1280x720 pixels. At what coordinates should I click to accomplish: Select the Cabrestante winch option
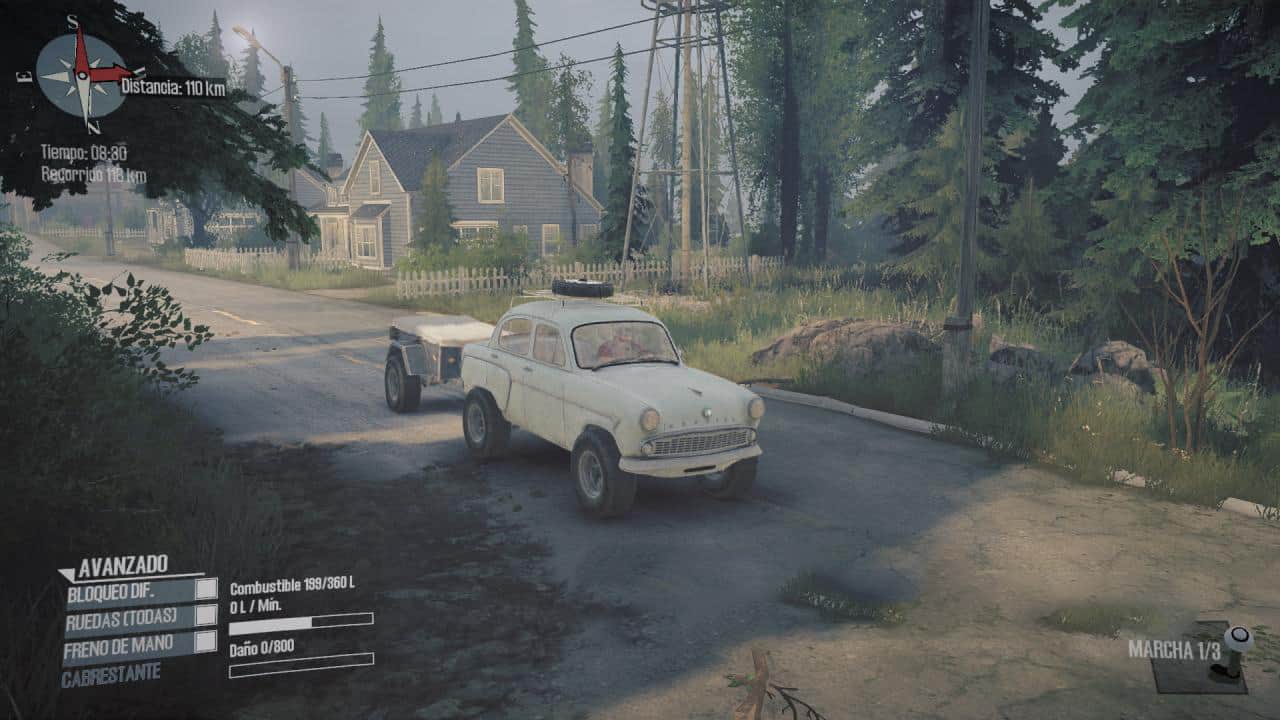(111, 673)
